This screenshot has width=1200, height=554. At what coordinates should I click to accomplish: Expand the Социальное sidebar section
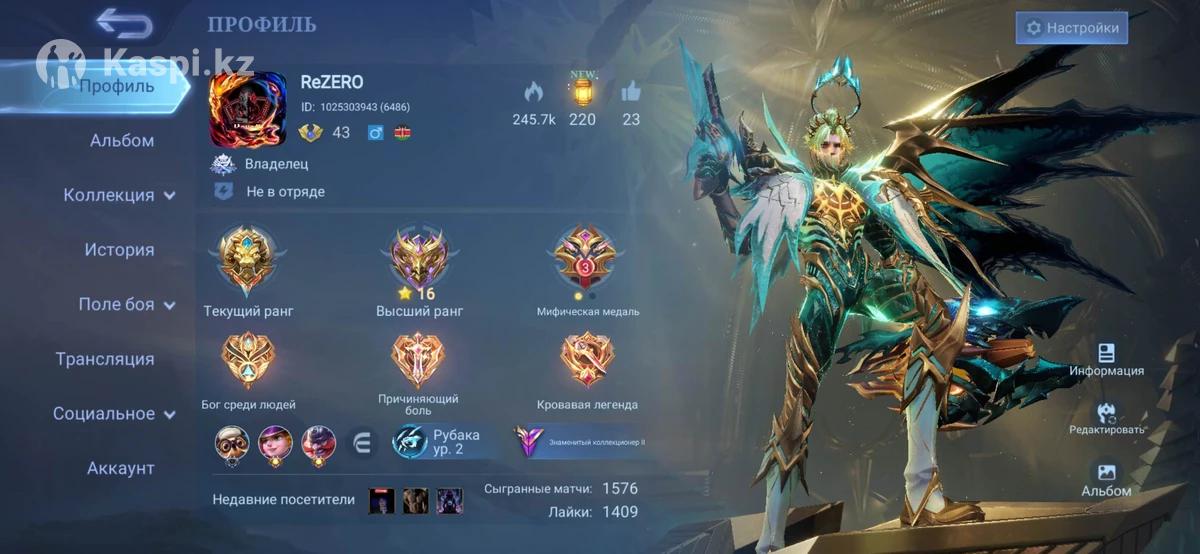114,413
